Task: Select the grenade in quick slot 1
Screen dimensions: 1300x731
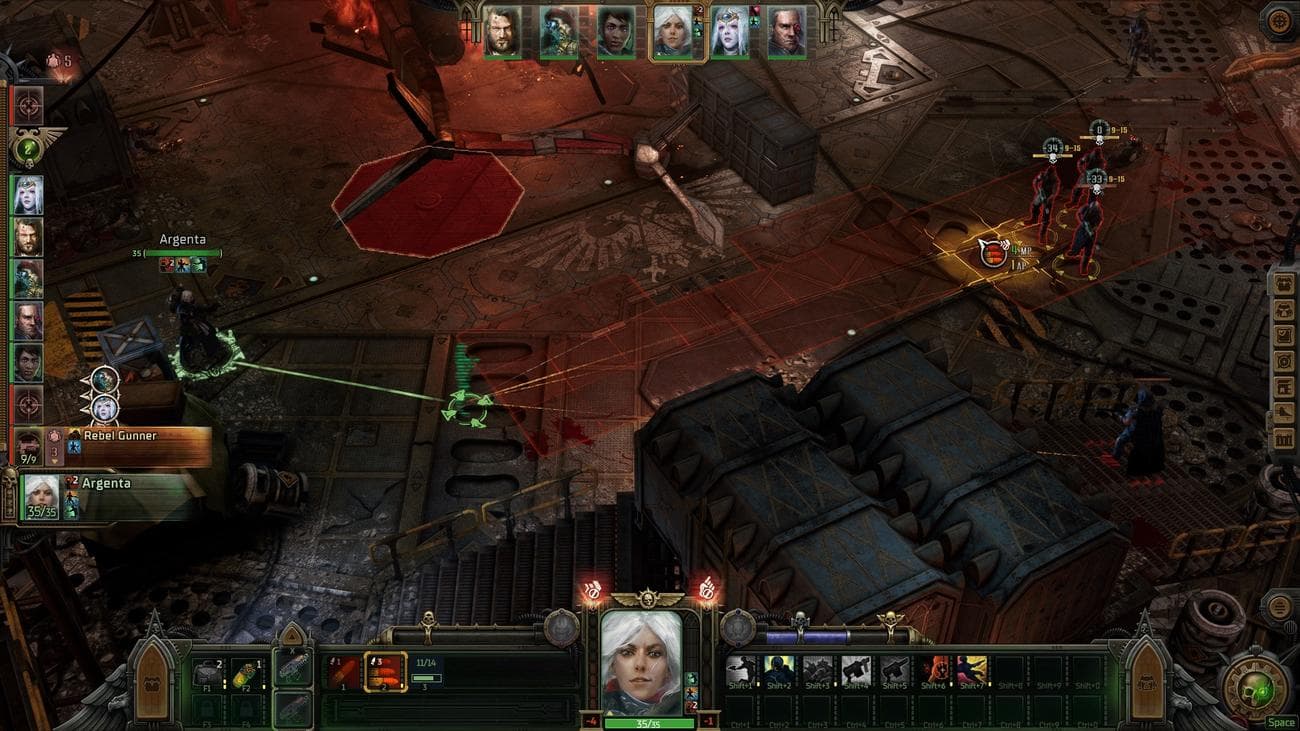Action: coord(342,673)
